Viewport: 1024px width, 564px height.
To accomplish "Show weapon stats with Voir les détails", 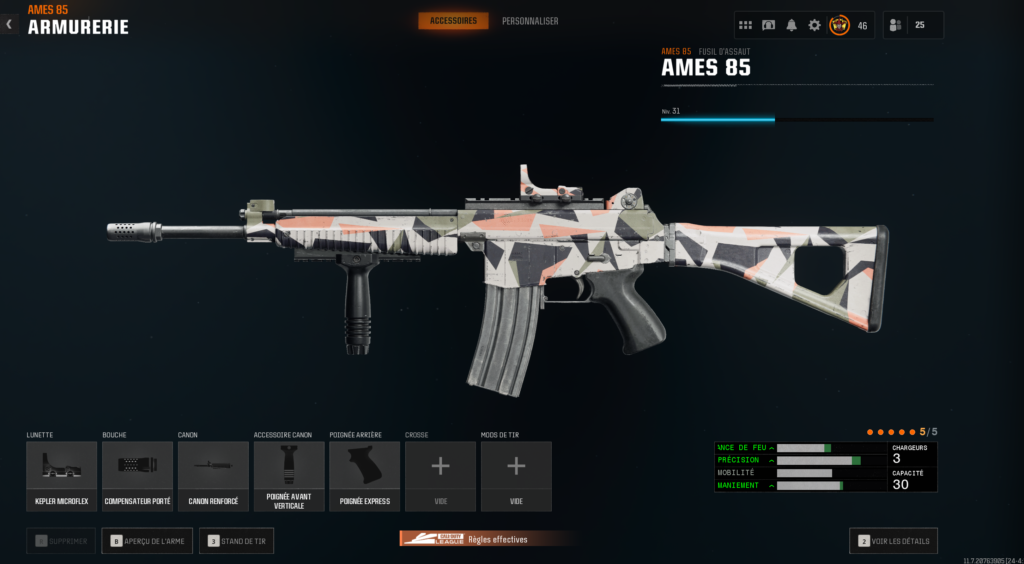I will pos(893,541).
